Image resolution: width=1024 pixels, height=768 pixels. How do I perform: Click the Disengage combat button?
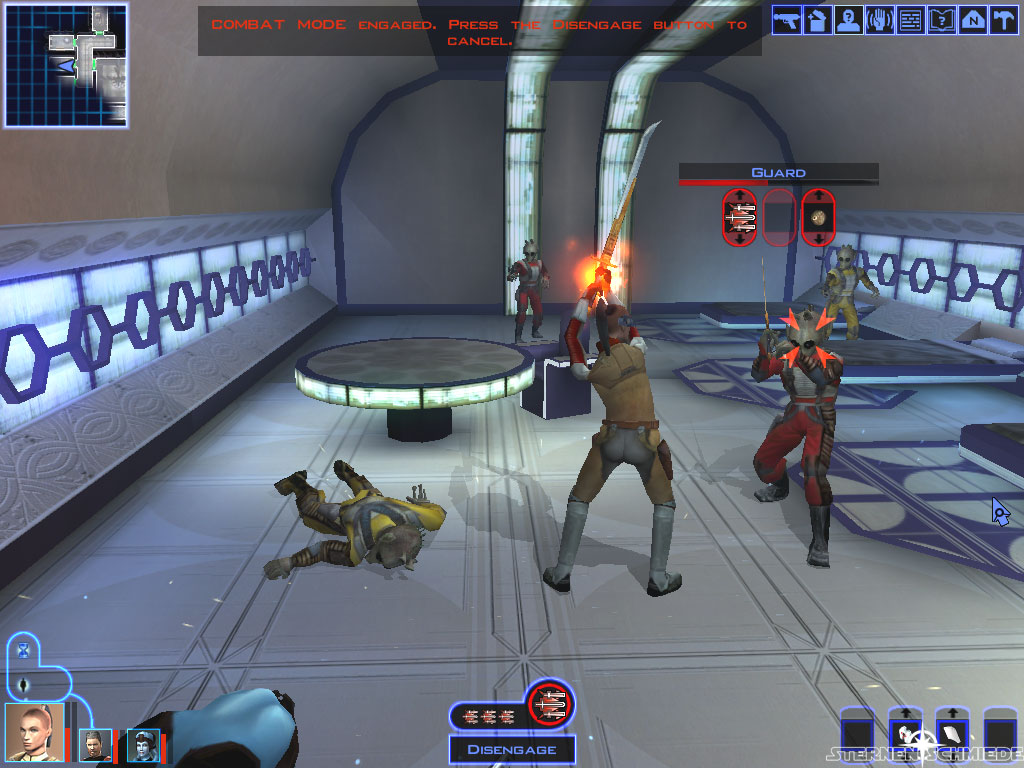click(511, 750)
